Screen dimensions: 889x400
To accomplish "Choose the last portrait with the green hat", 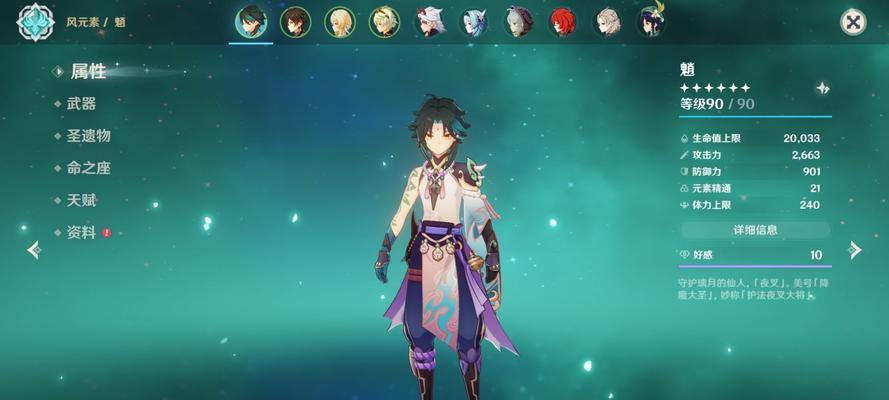I will pos(652,22).
